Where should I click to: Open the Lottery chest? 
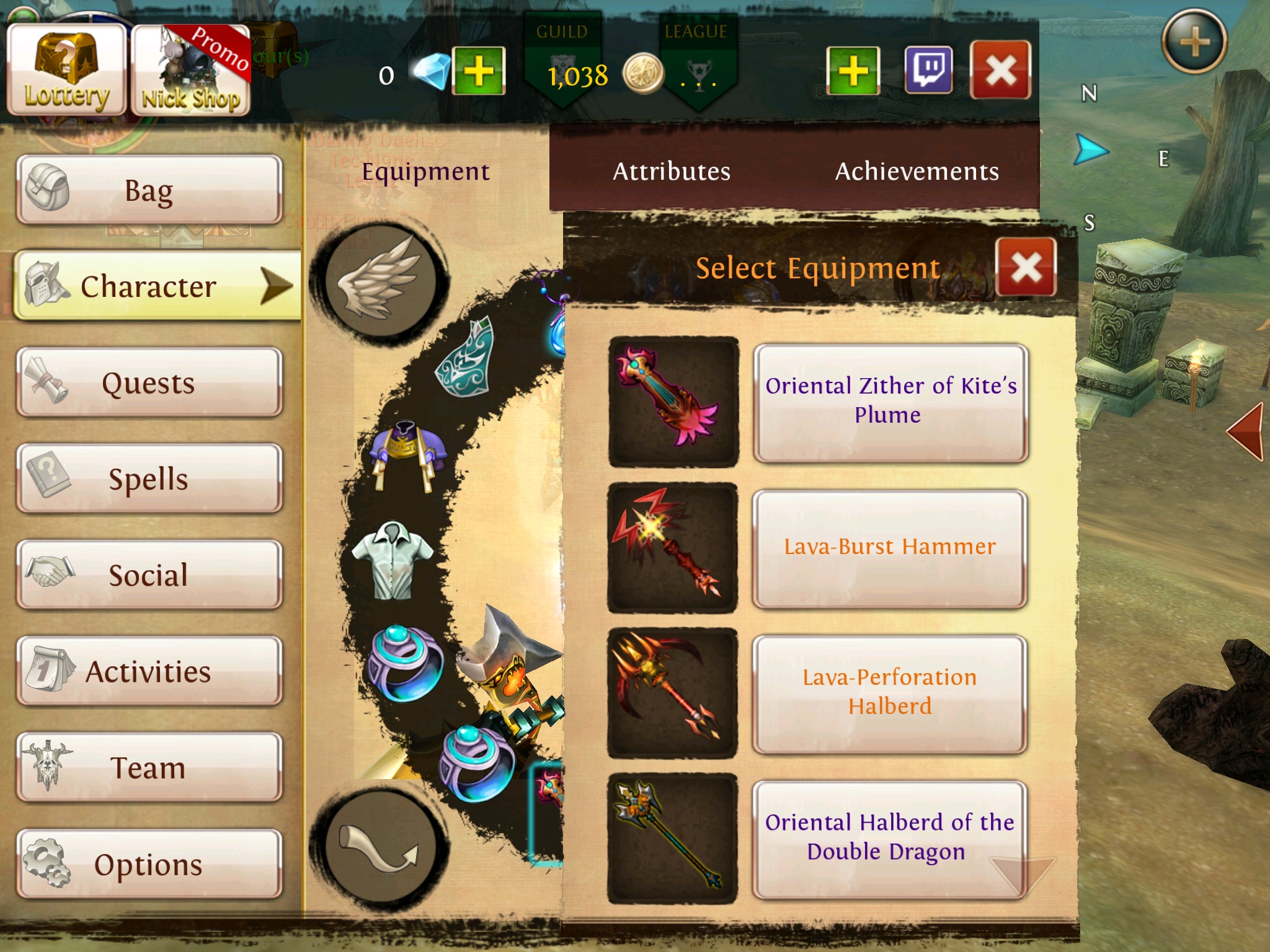(x=66, y=71)
